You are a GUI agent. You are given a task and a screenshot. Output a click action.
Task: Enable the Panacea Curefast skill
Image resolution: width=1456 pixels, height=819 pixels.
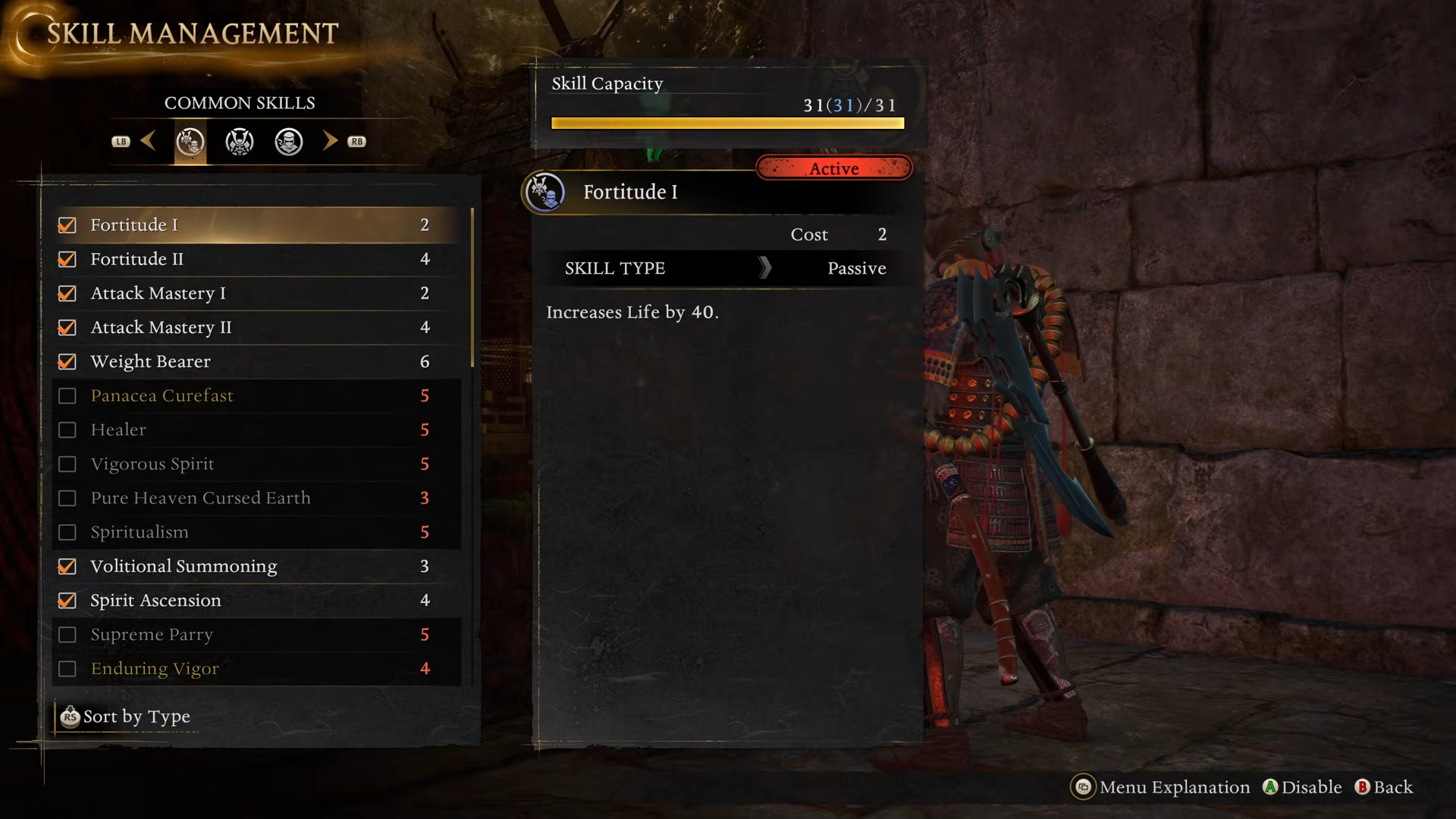pos(67,396)
